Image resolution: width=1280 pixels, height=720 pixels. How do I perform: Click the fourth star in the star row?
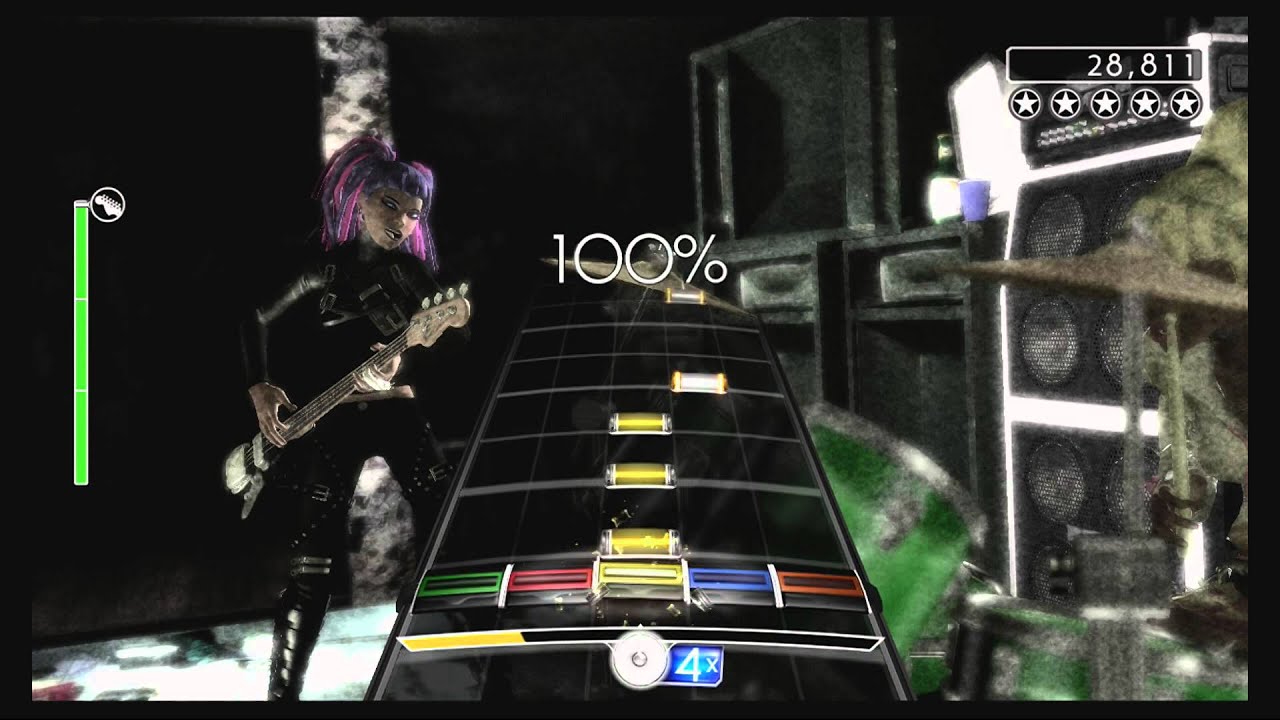(x=1146, y=104)
